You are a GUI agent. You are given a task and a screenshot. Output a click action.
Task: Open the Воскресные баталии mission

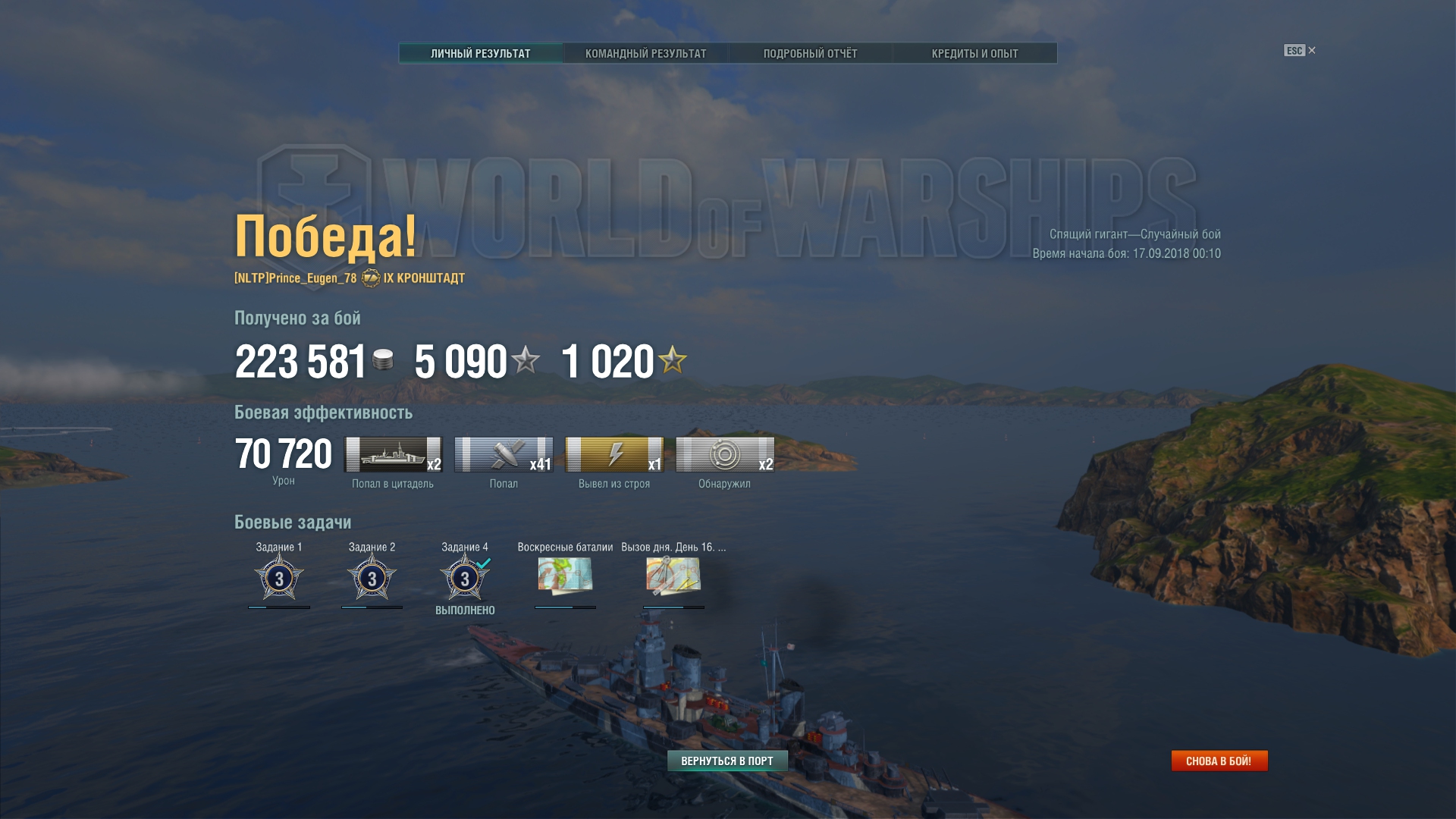pyautogui.click(x=565, y=575)
